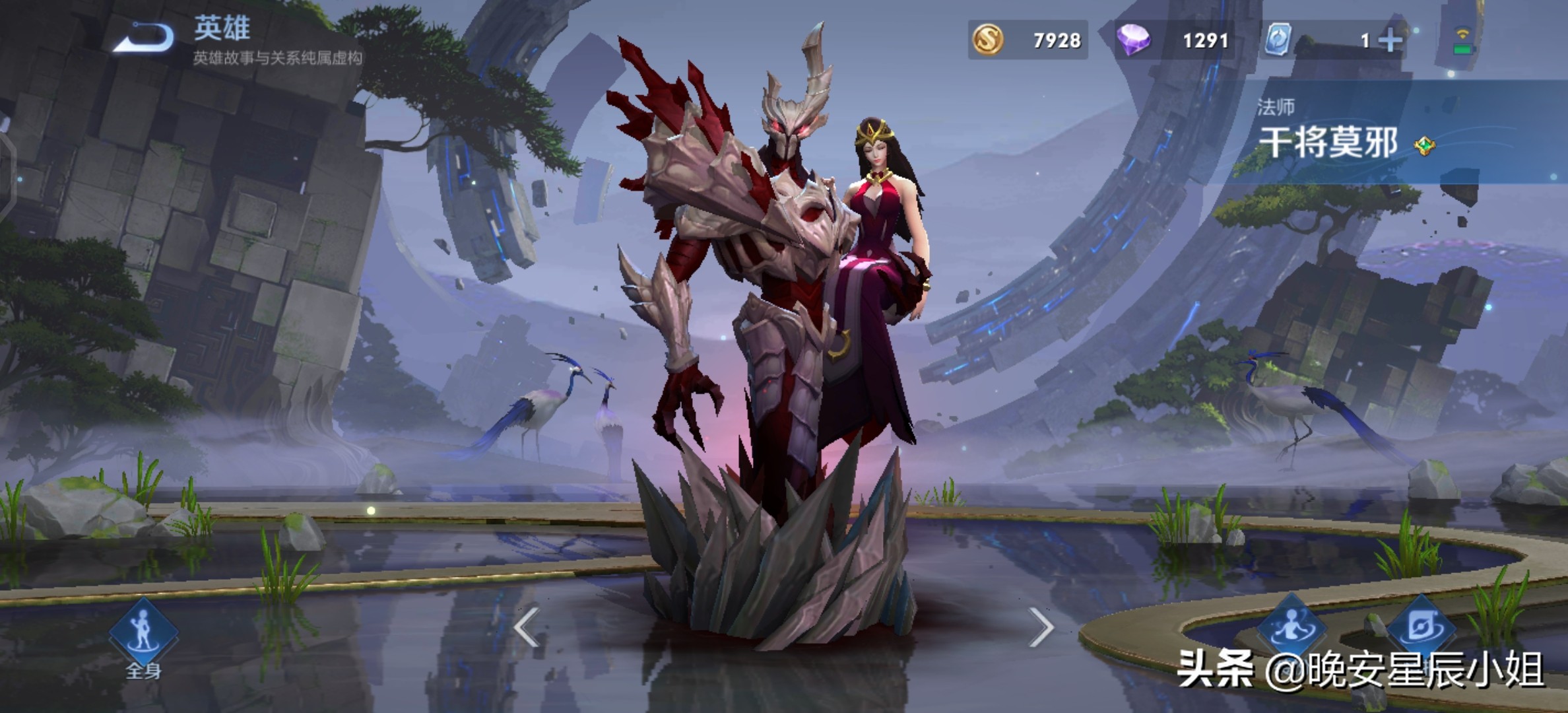Open the gold coin currency panel
The height and width of the screenshot is (713, 1568).
(x=1027, y=40)
